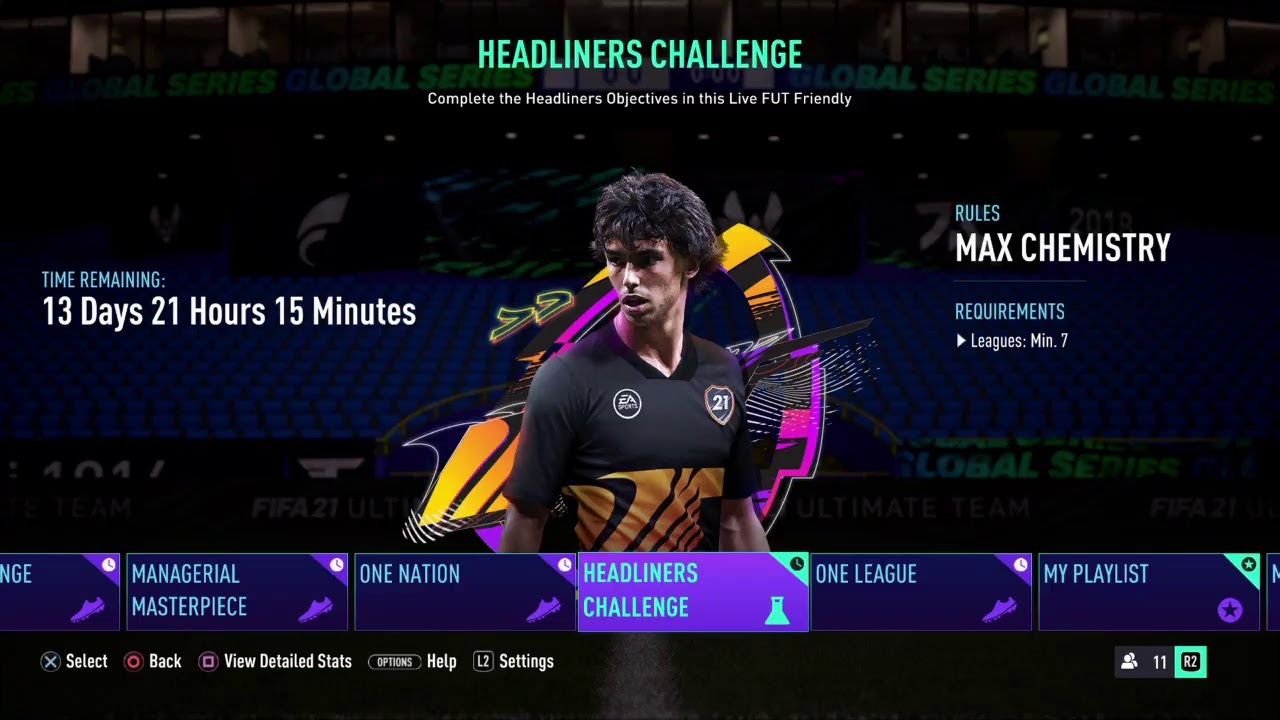Open the players online count indicator
Screen dimensions: 1280x720
point(1145,662)
